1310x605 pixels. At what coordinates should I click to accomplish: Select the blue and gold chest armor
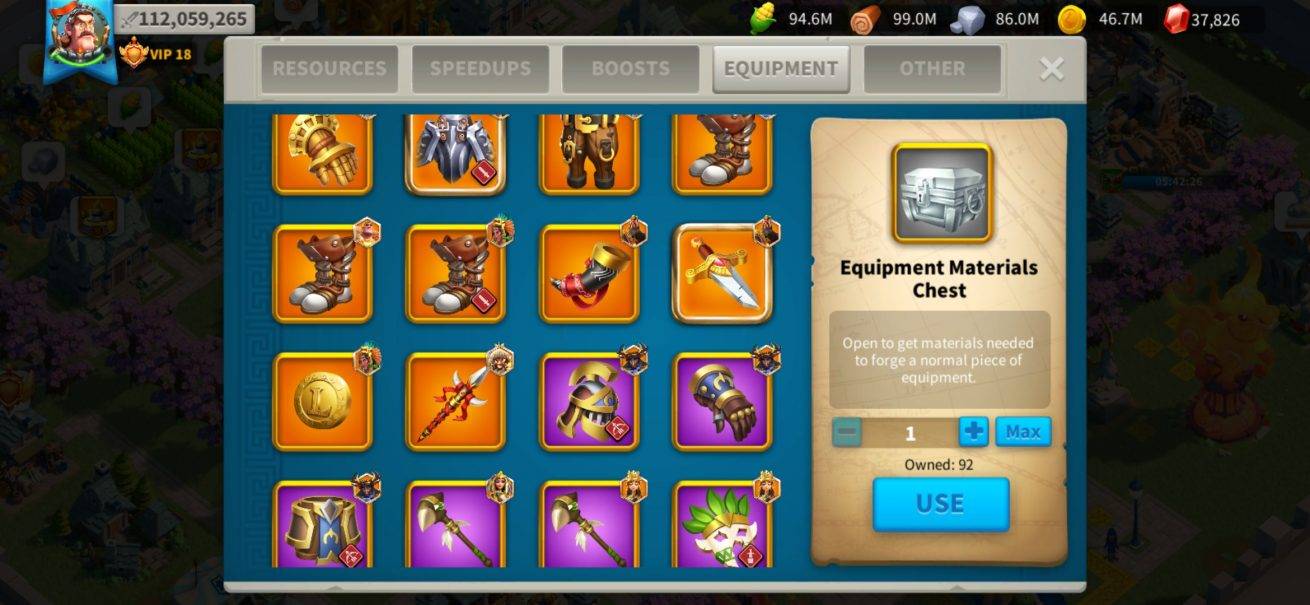(x=322, y=525)
